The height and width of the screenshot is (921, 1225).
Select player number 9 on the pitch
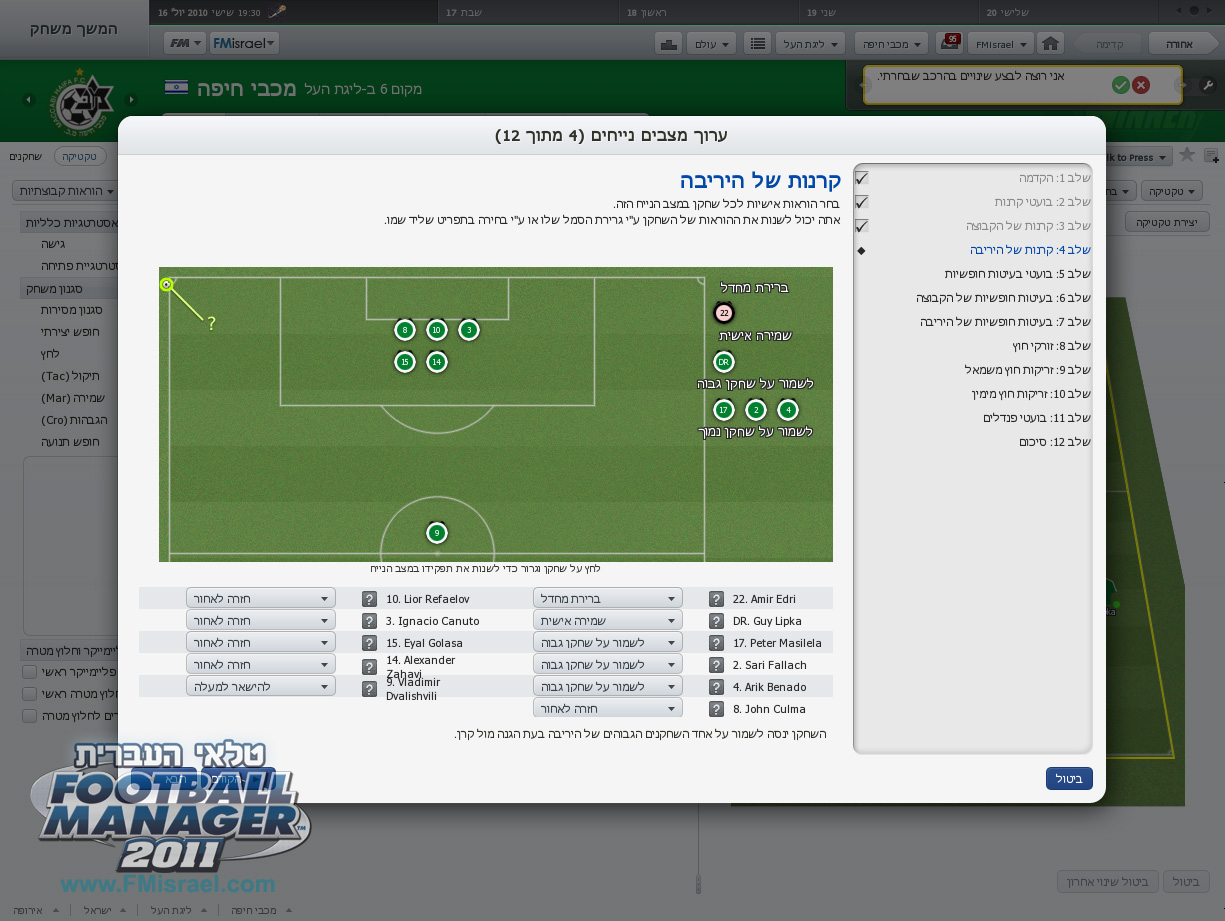pos(436,533)
